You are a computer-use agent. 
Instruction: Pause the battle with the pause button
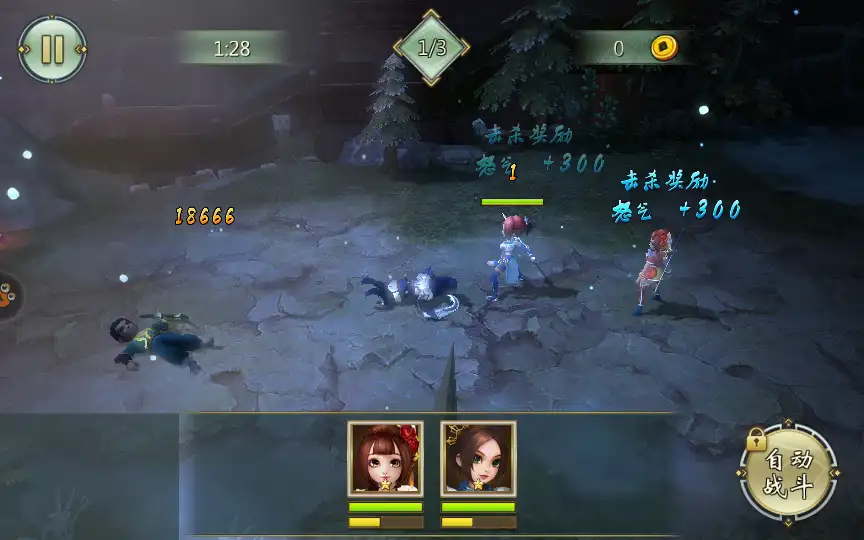click(x=52, y=49)
